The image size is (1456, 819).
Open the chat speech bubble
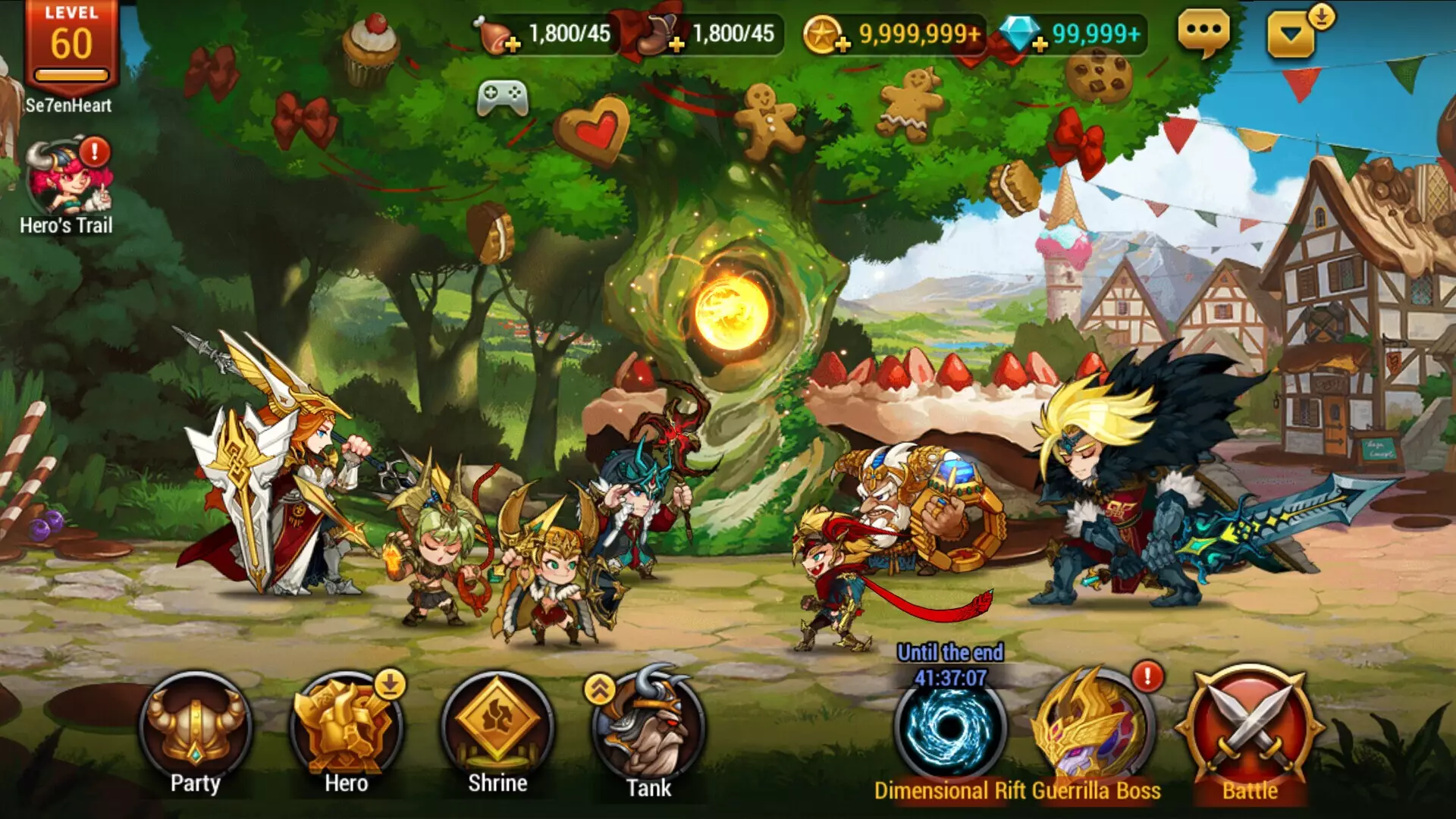click(x=1203, y=33)
